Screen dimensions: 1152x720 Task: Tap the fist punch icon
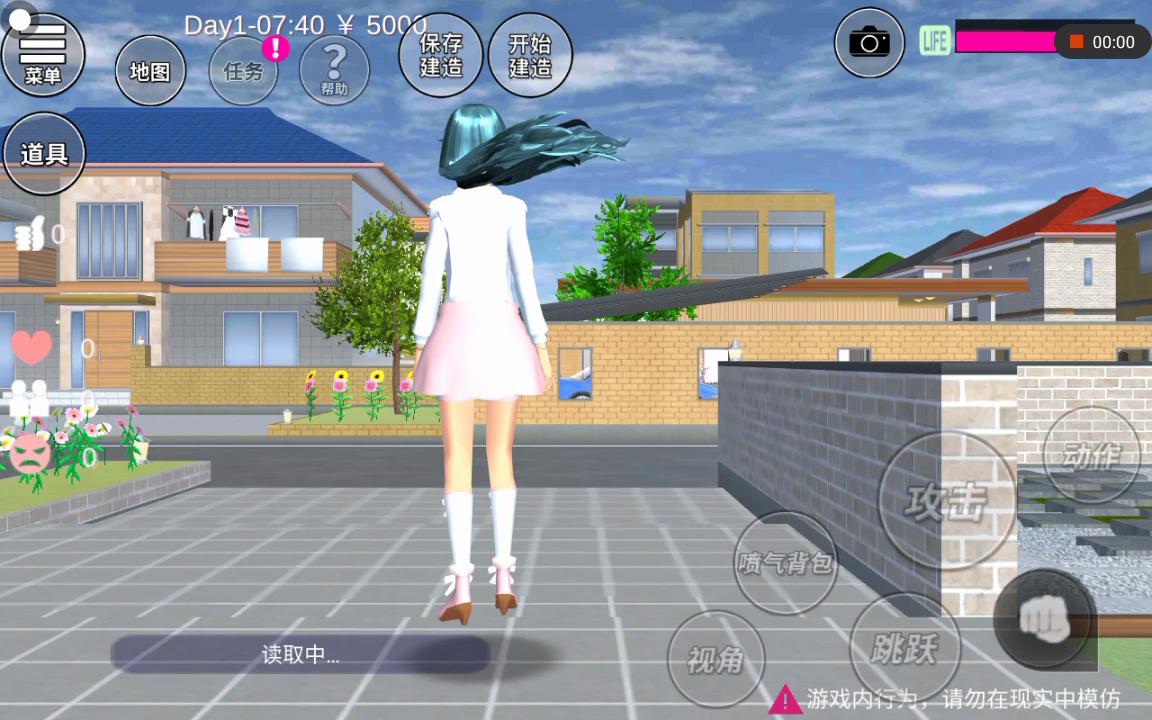tap(1044, 620)
